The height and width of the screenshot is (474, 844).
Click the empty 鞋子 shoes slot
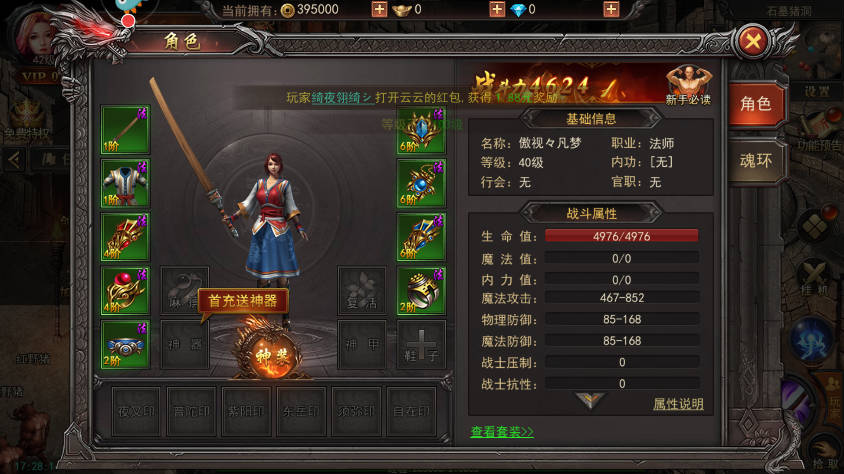point(421,344)
